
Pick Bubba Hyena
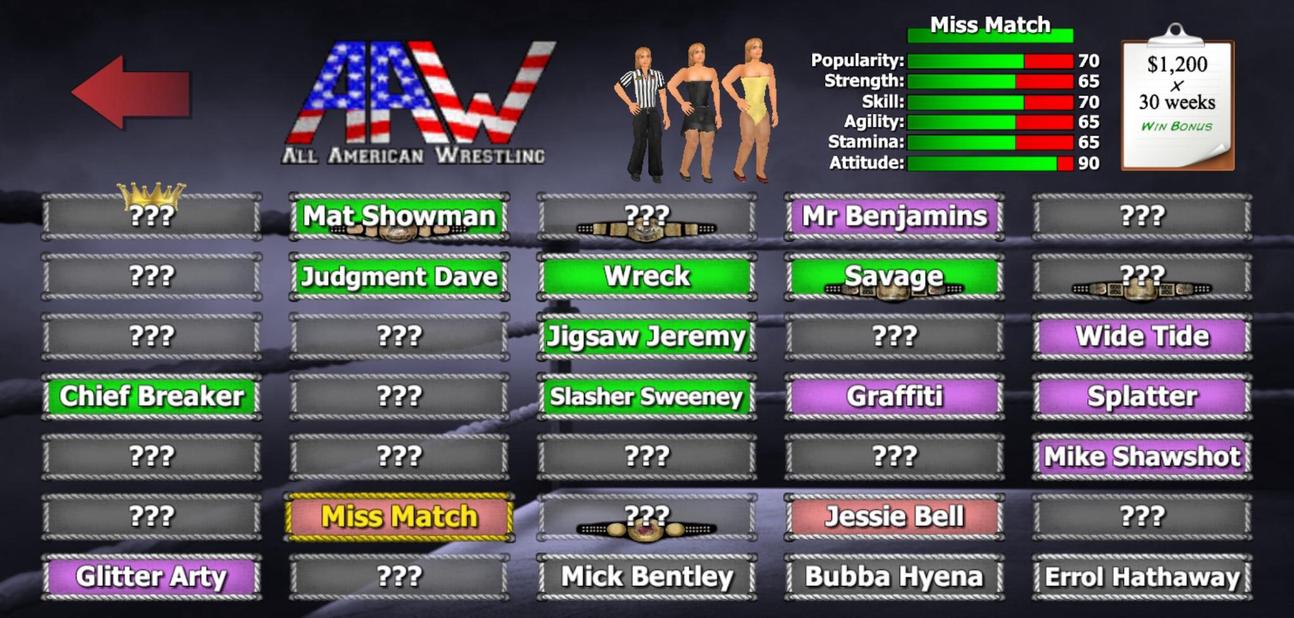coord(894,577)
